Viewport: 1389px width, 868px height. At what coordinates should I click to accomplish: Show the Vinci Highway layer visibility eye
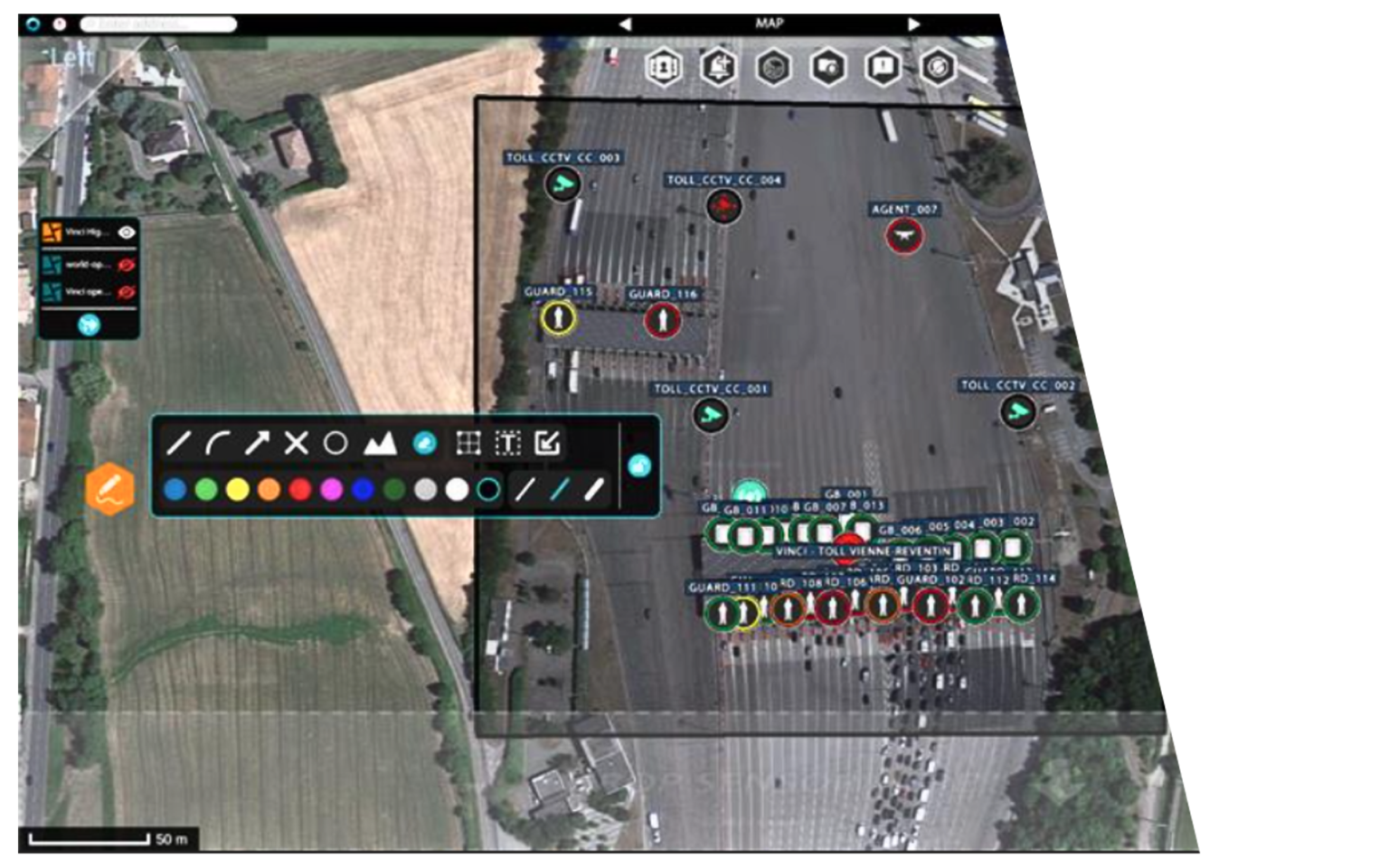click(125, 231)
